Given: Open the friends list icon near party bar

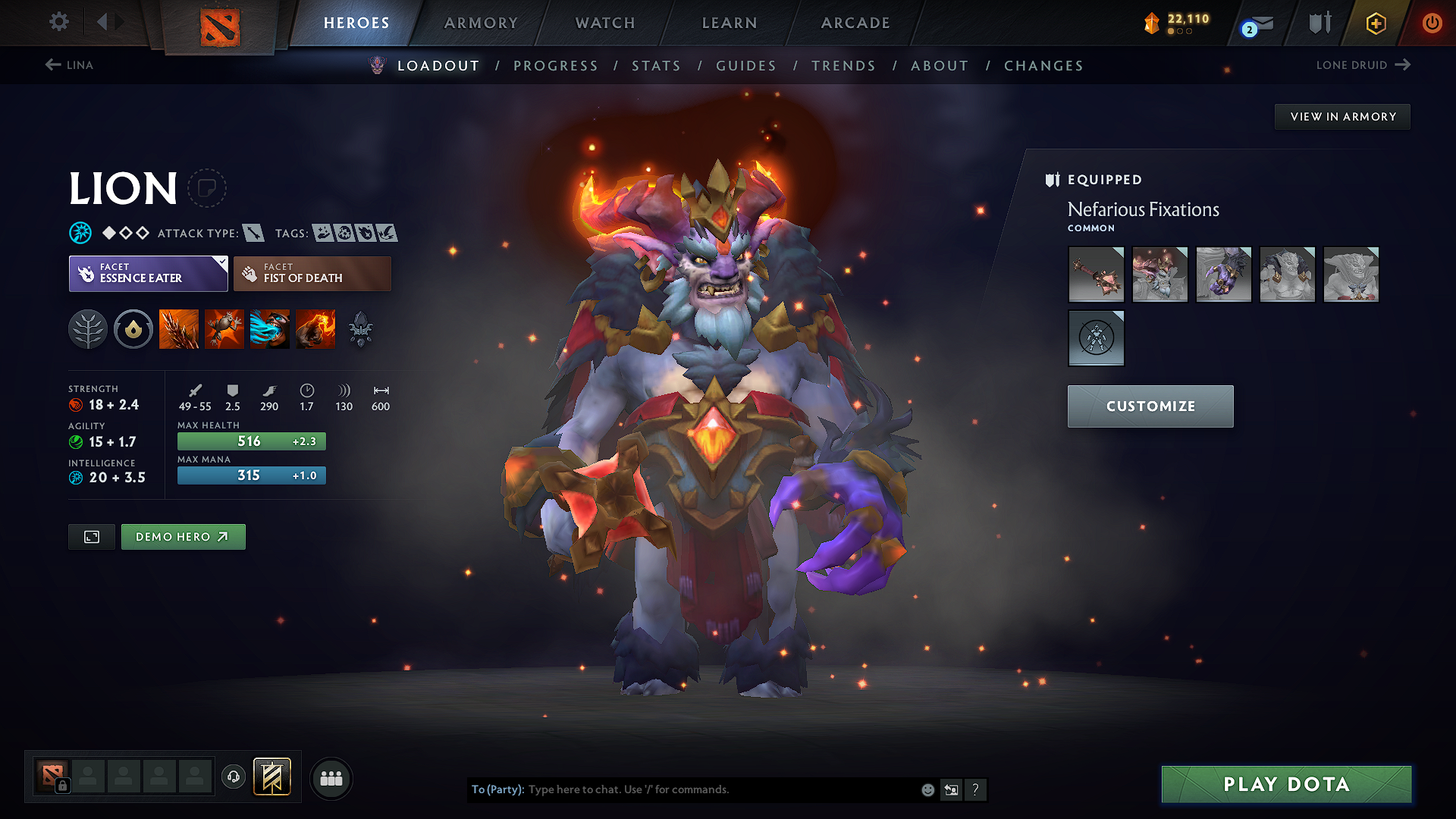Looking at the screenshot, I should [x=331, y=778].
